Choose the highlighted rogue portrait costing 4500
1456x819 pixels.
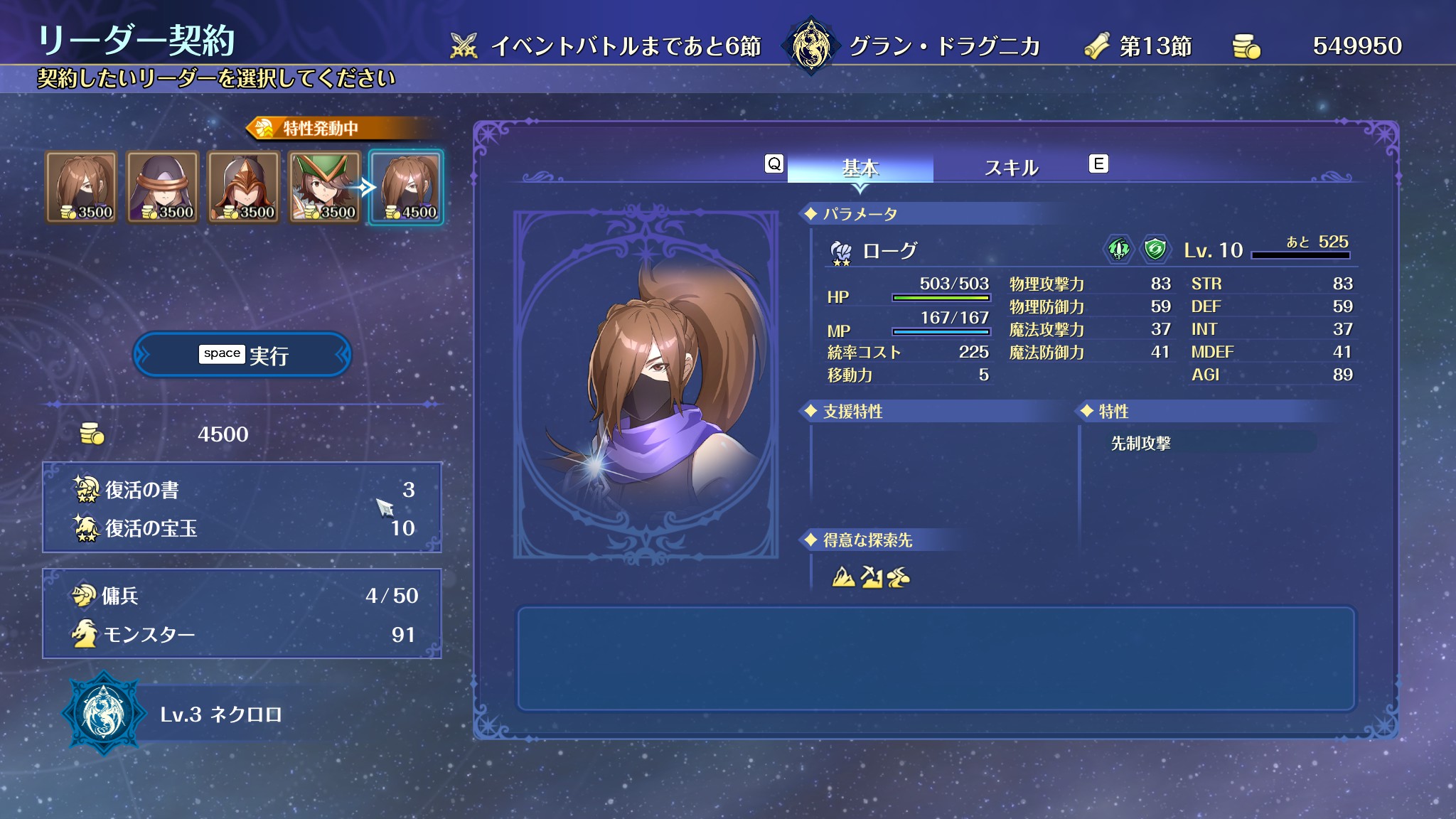pos(406,187)
